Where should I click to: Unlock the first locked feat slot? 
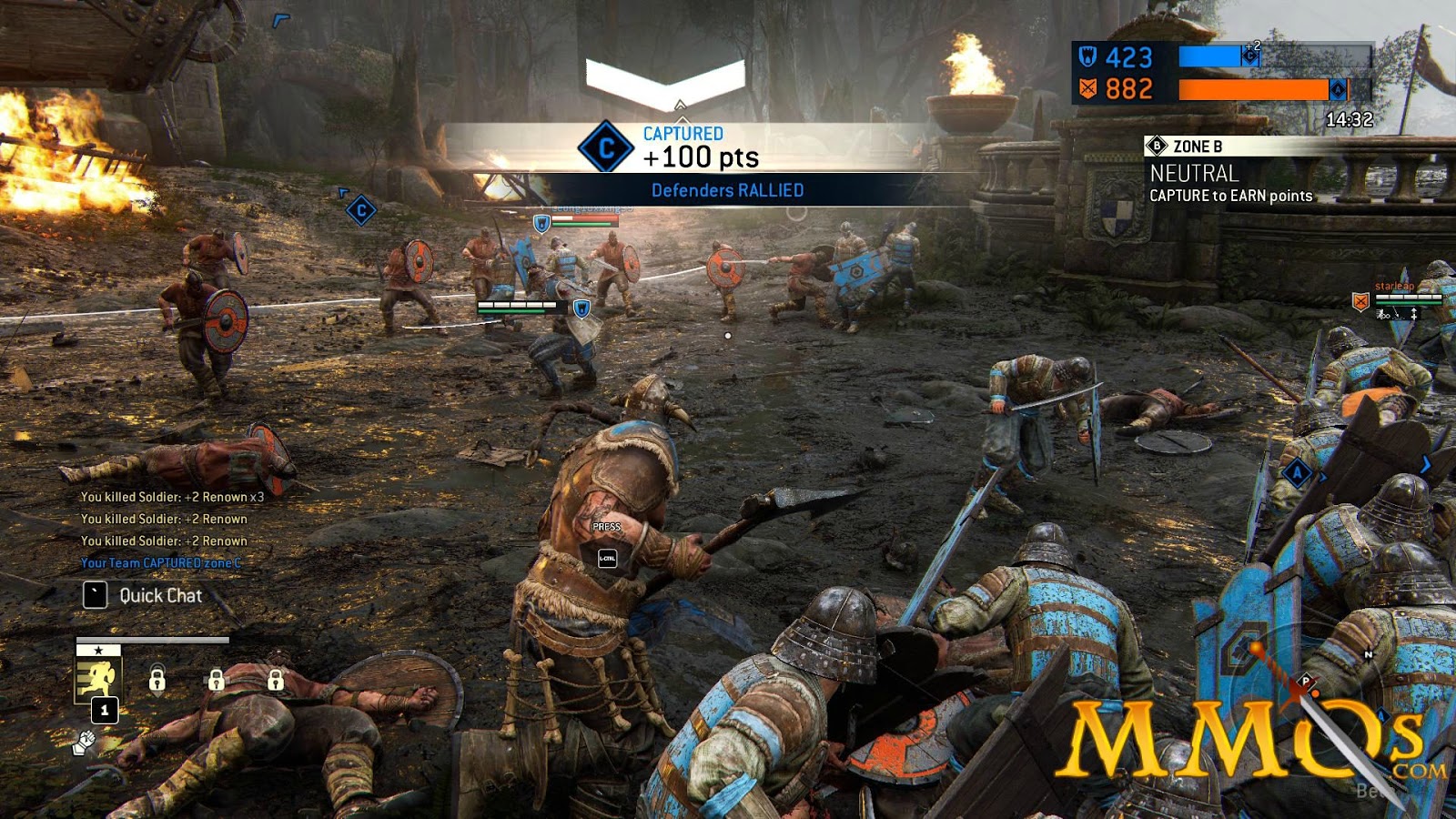coord(157,681)
